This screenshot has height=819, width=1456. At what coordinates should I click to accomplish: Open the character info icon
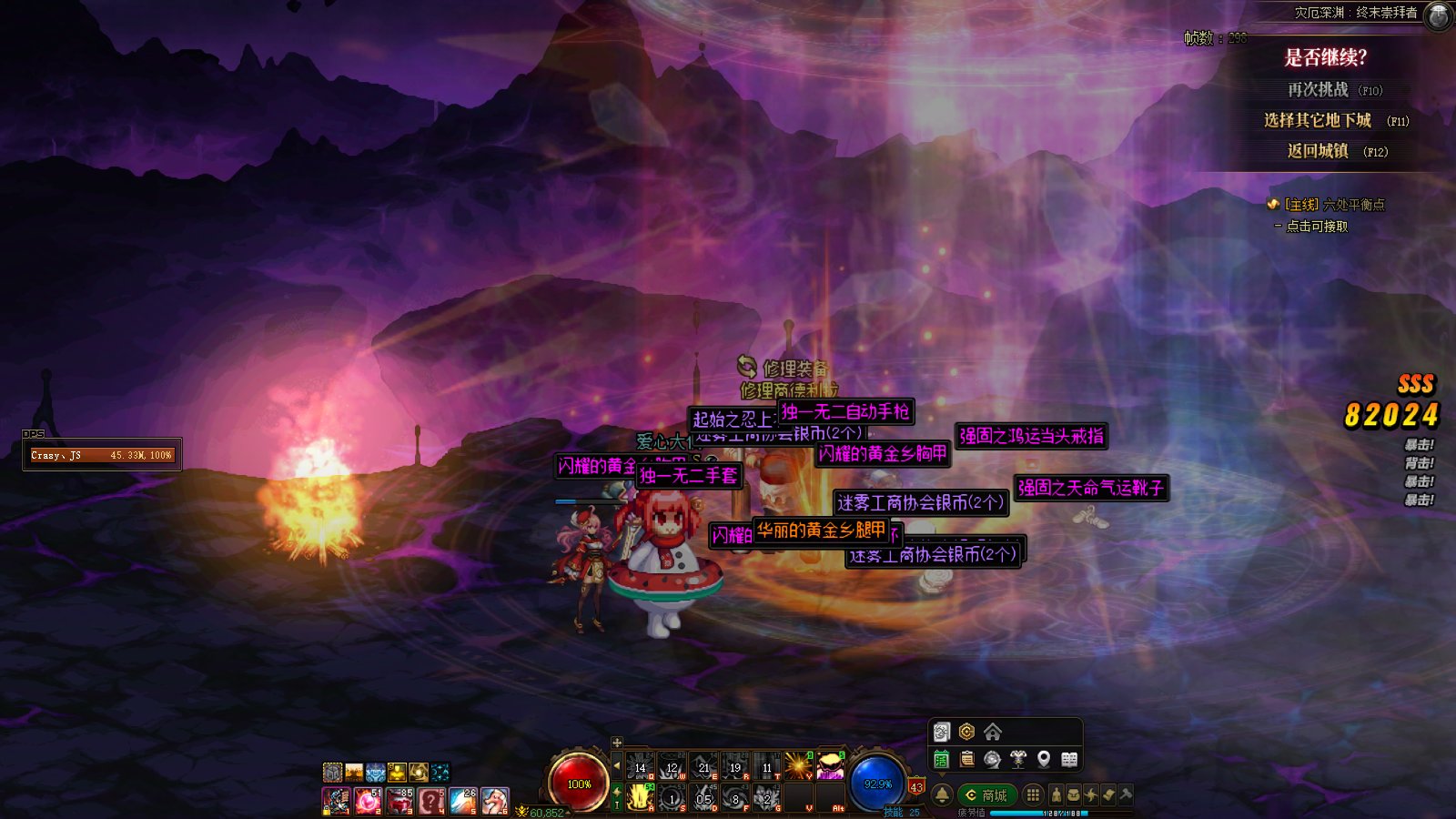tap(1056, 795)
